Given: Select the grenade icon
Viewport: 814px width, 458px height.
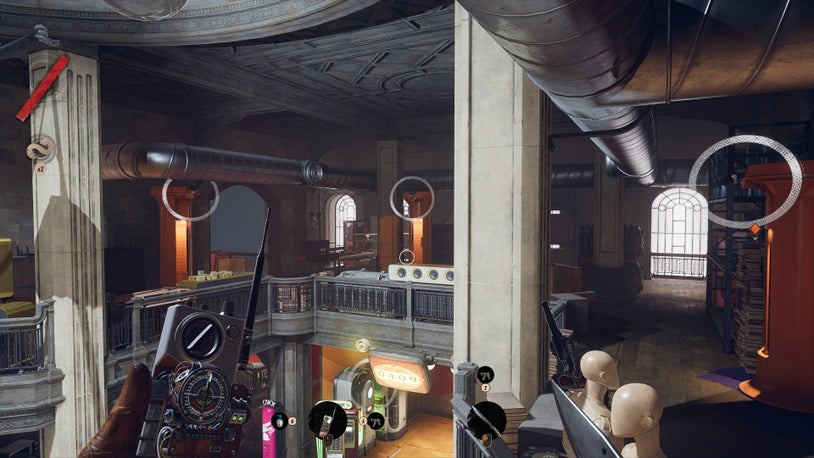Looking at the screenshot, I should 281,421.
